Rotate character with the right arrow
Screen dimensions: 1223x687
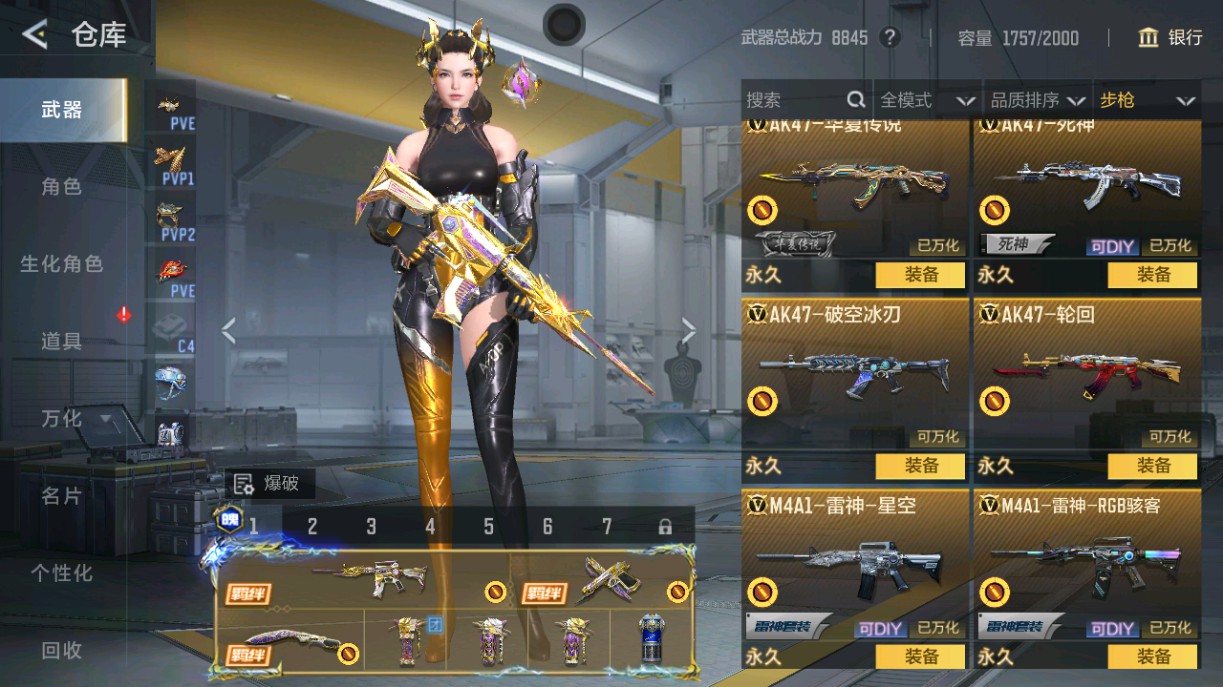(x=689, y=331)
